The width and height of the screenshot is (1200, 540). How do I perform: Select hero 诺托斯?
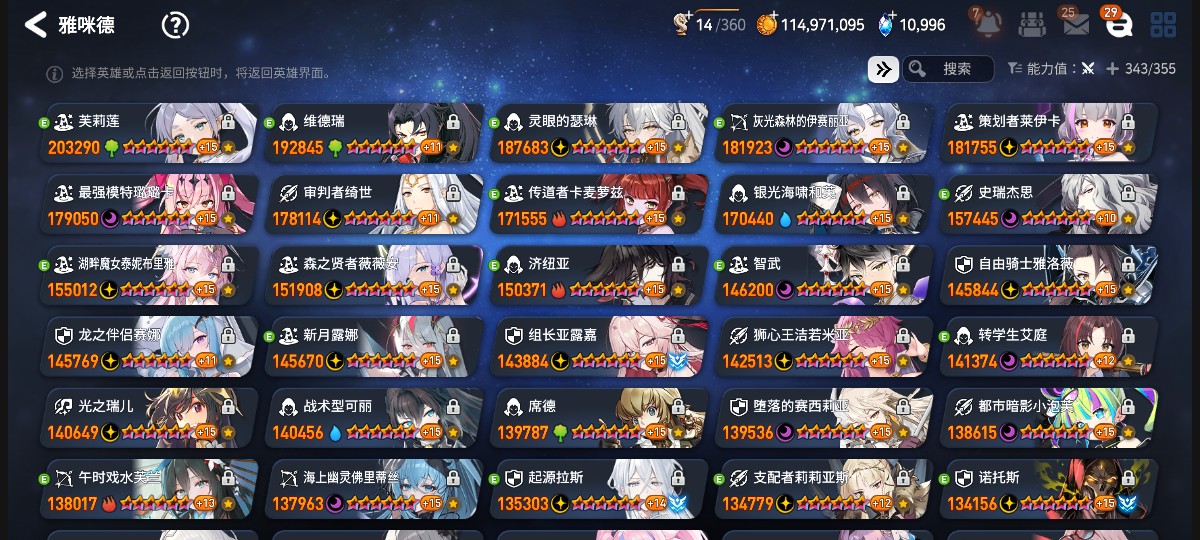(1050, 490)
